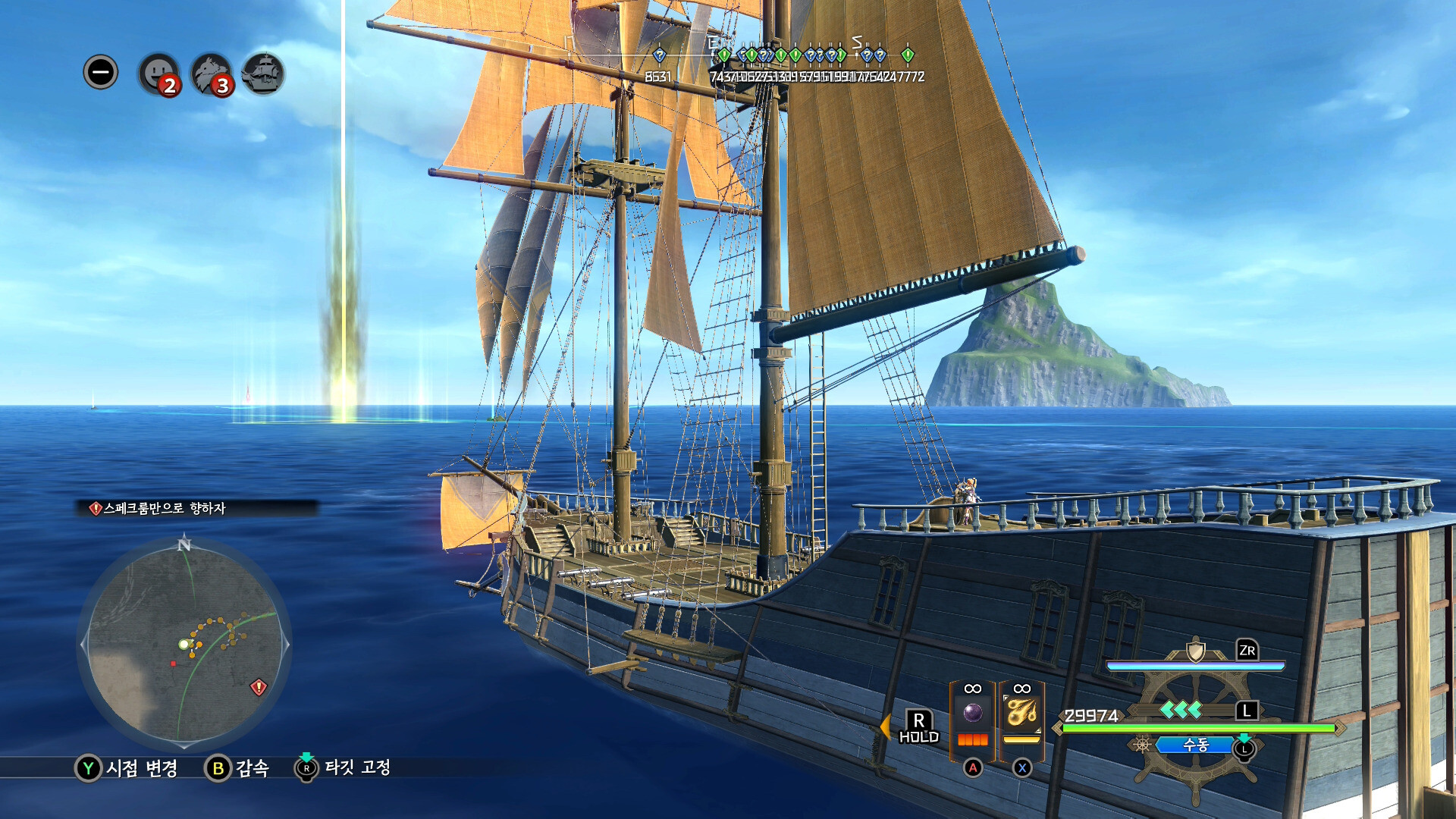Viewport: 1456px width, 819px height.
Task: Select the green speed arrows on the wheel
Action: click(x=1181, y=710)
